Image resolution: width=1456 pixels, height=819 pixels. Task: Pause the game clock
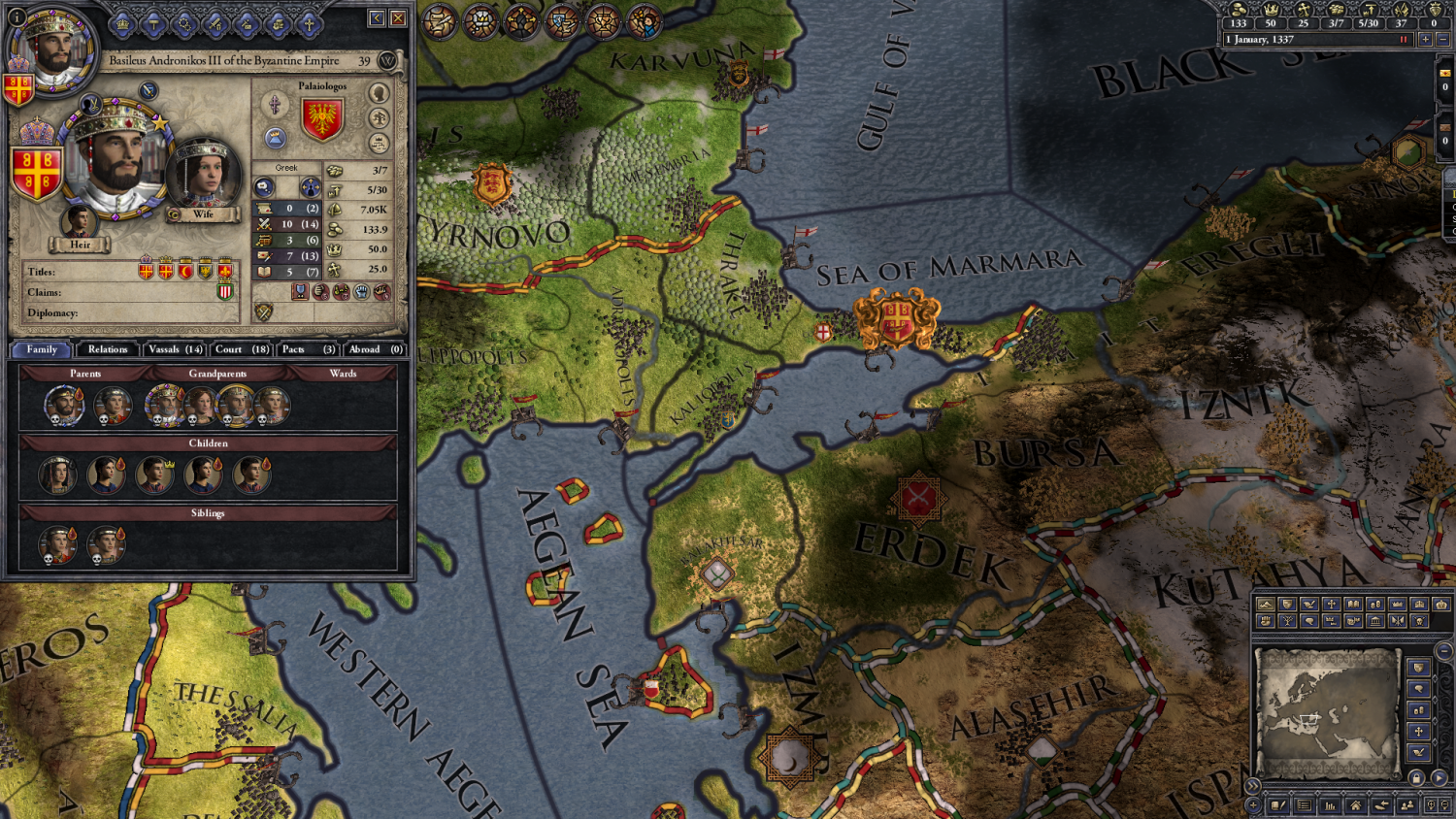pyautogui.click(x=1405, y=39)
